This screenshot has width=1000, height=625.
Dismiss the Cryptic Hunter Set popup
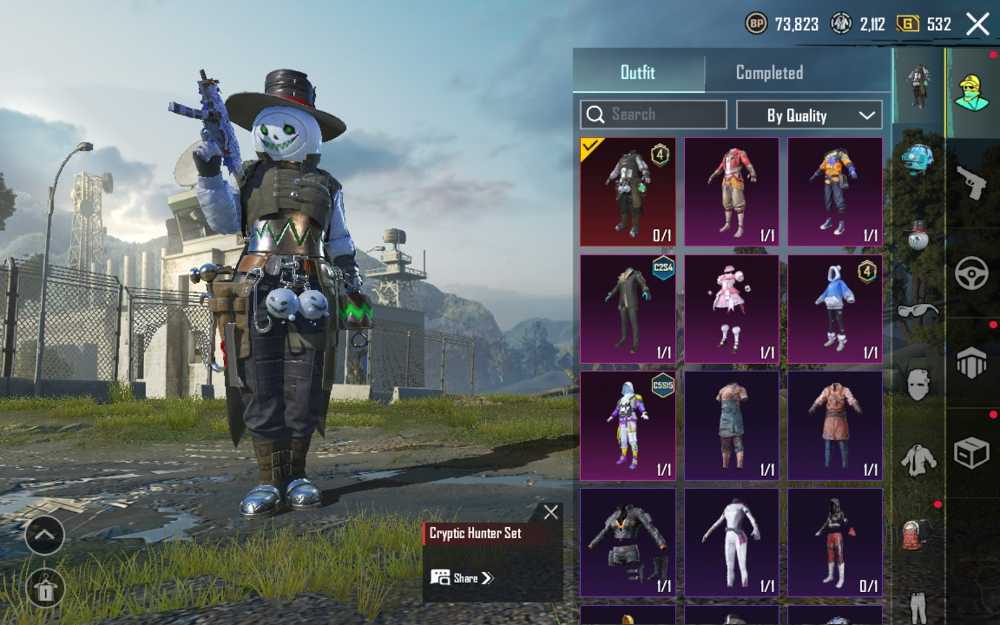click(551, 512)
